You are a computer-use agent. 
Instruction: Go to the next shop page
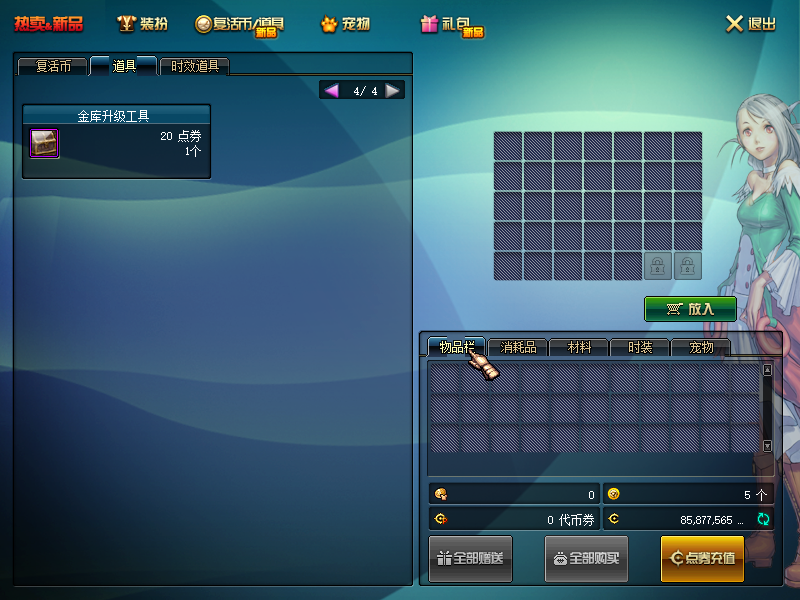tap(393, 91)
